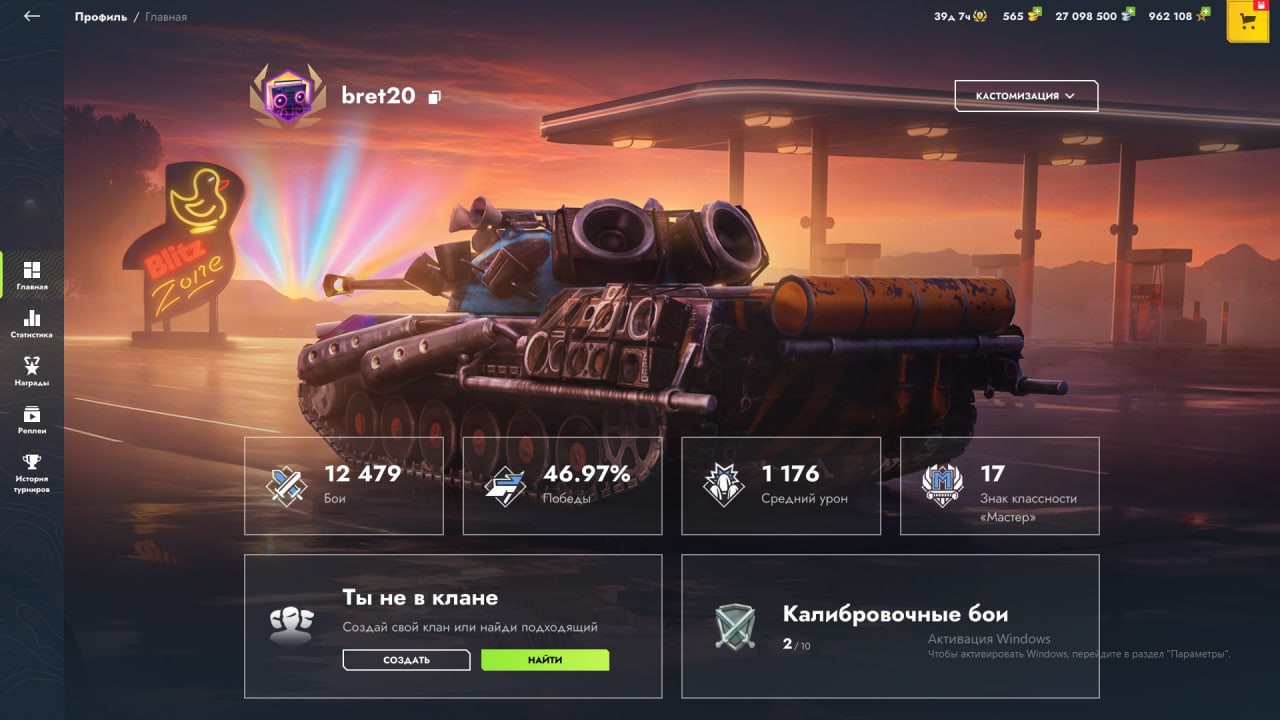Go back with the arrow button
Screen dimensions: 1280x720
(x=32, y=16)
